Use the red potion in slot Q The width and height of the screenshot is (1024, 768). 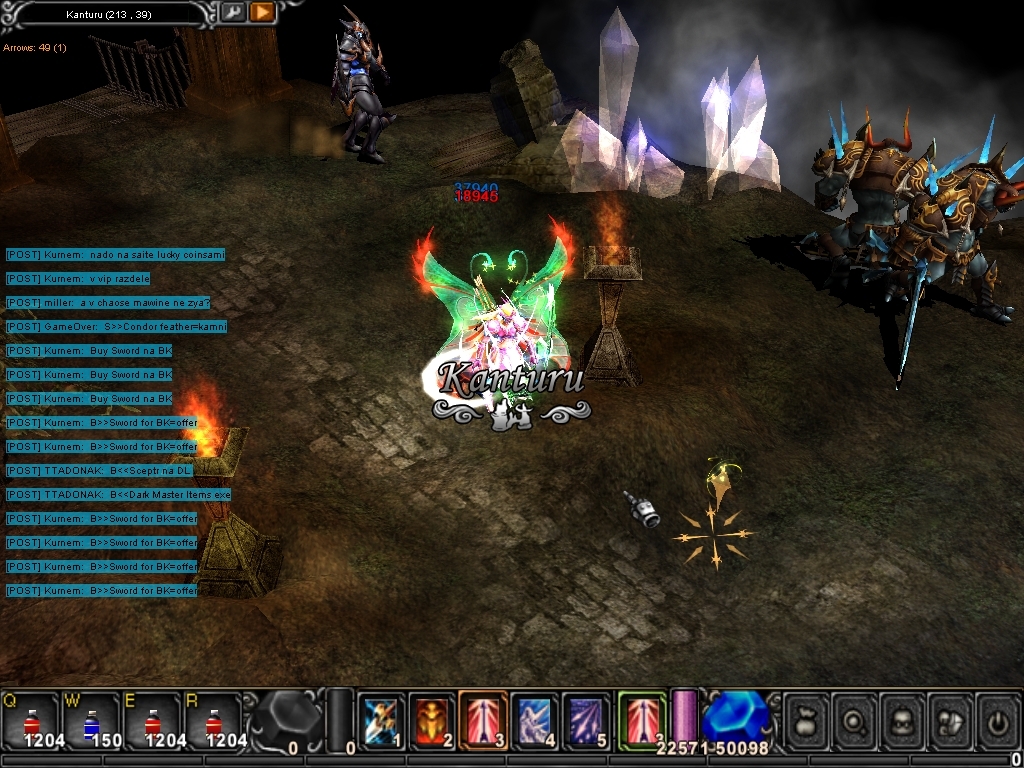(30, 720)
